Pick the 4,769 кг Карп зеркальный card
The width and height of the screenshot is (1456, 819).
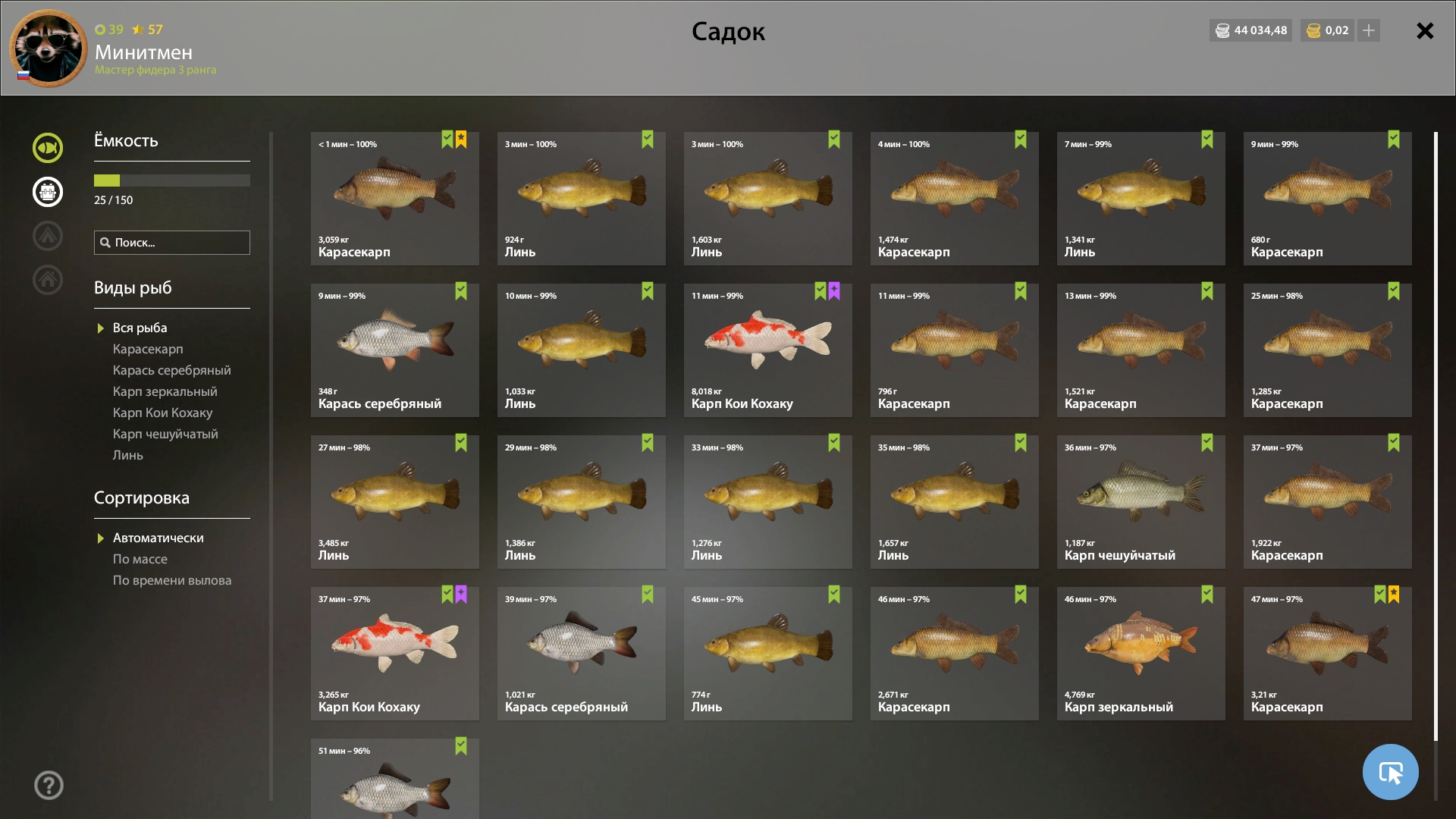[x=1141, y=653]
